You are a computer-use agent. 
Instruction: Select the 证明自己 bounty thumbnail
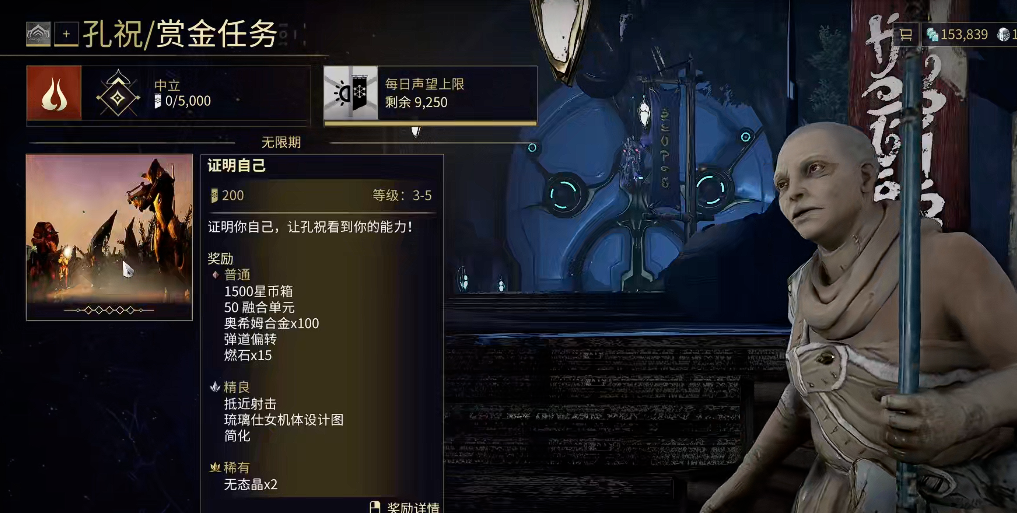click(x=109, y=237)
